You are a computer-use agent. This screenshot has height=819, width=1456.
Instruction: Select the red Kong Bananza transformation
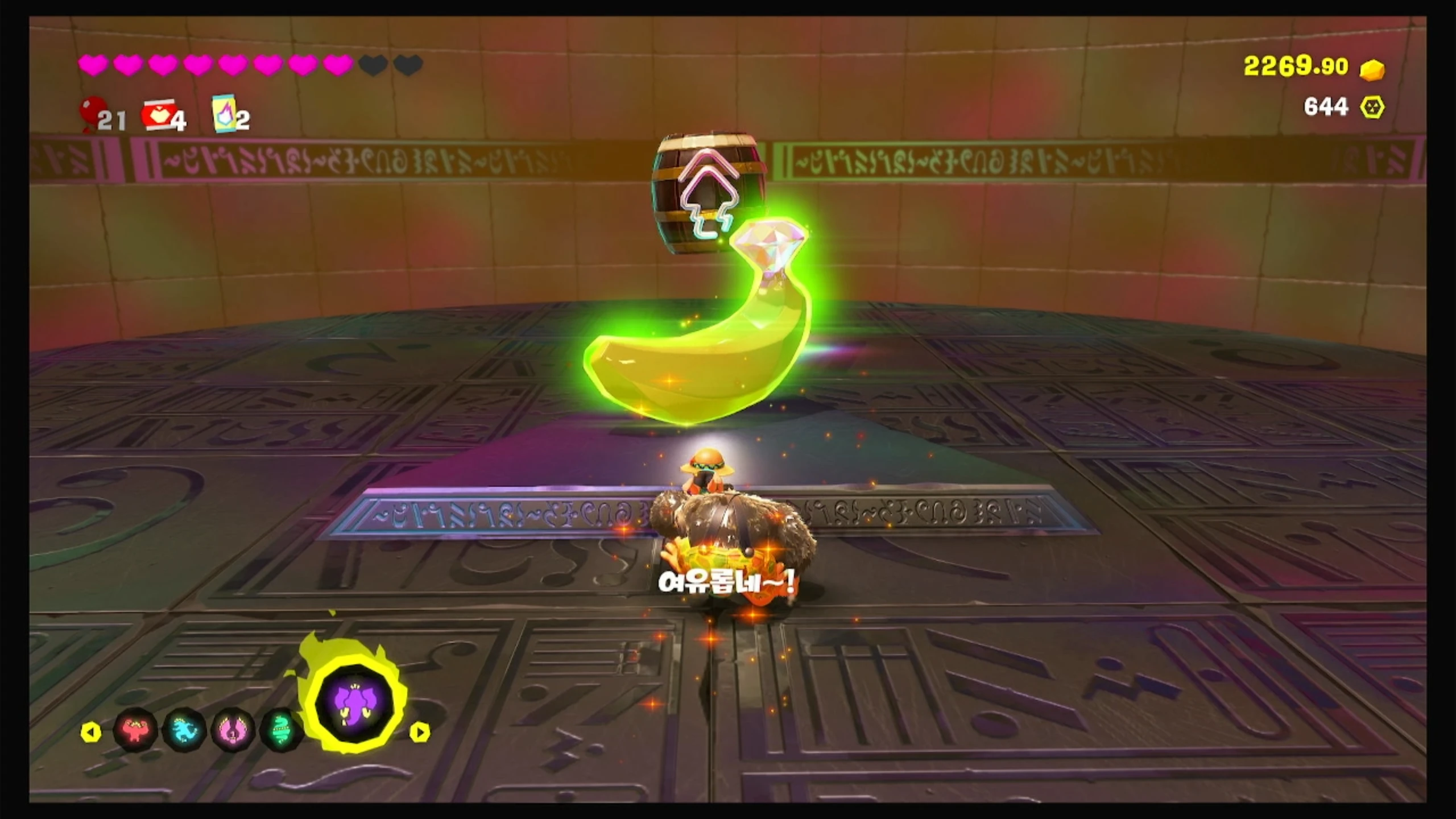point(135,730)
